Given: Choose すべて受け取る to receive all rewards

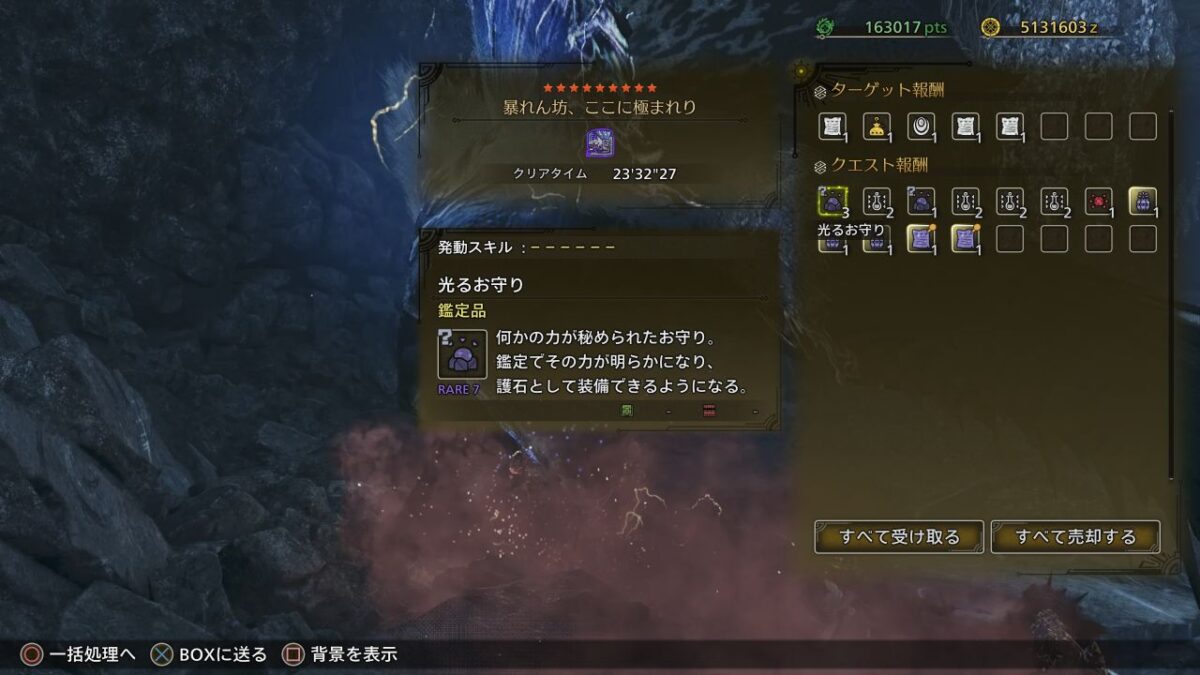Looking at the screenshot, I should point(899,537).
